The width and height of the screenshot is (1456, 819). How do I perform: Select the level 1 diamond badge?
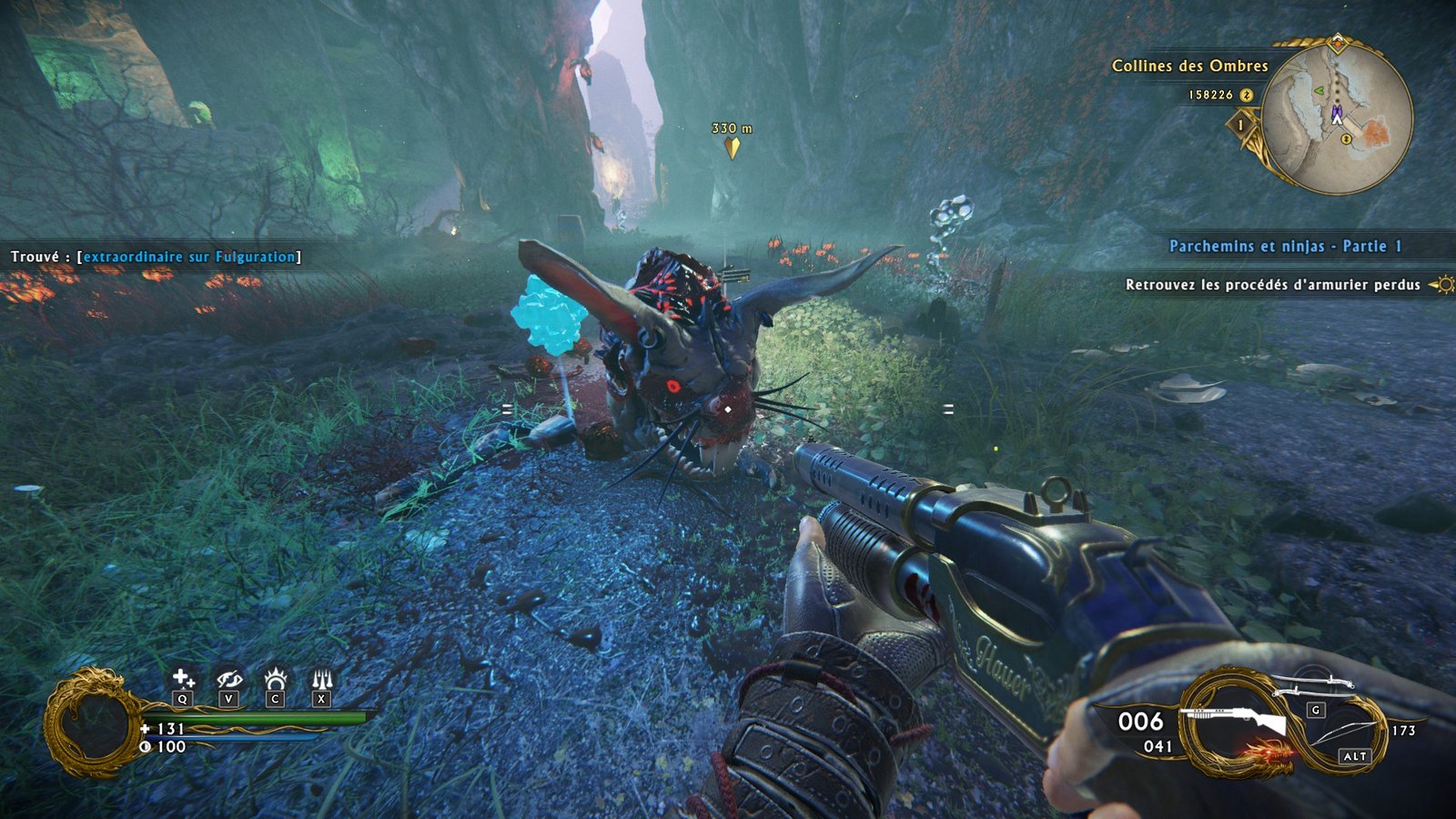coord(1240,124)
